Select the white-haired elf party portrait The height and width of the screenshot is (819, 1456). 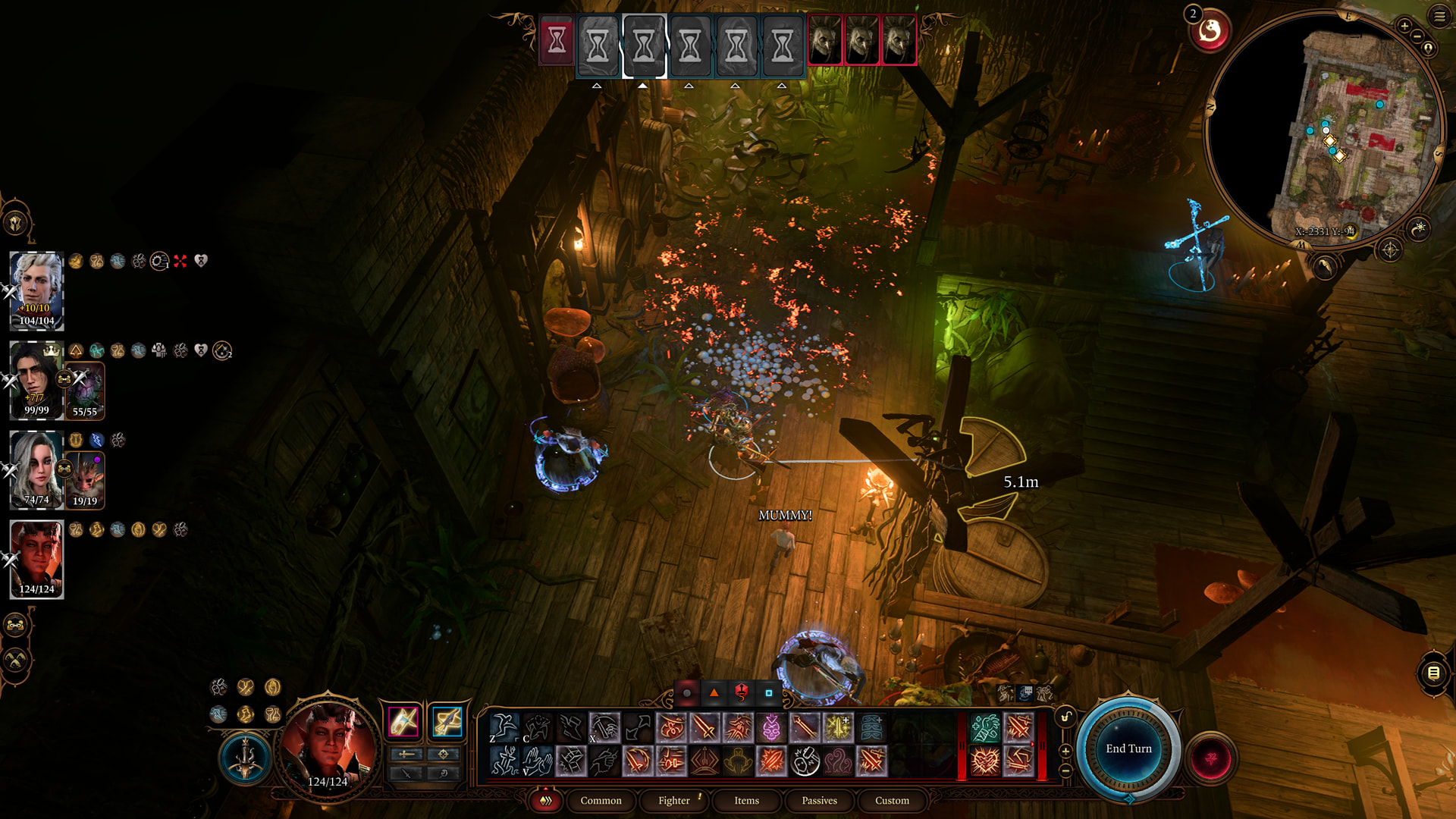[x=36, y=290]
